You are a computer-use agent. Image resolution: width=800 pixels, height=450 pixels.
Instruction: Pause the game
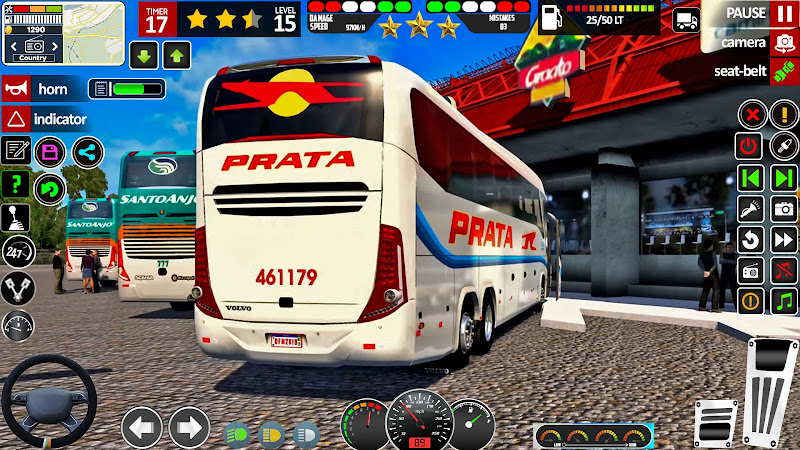point(784,14)
